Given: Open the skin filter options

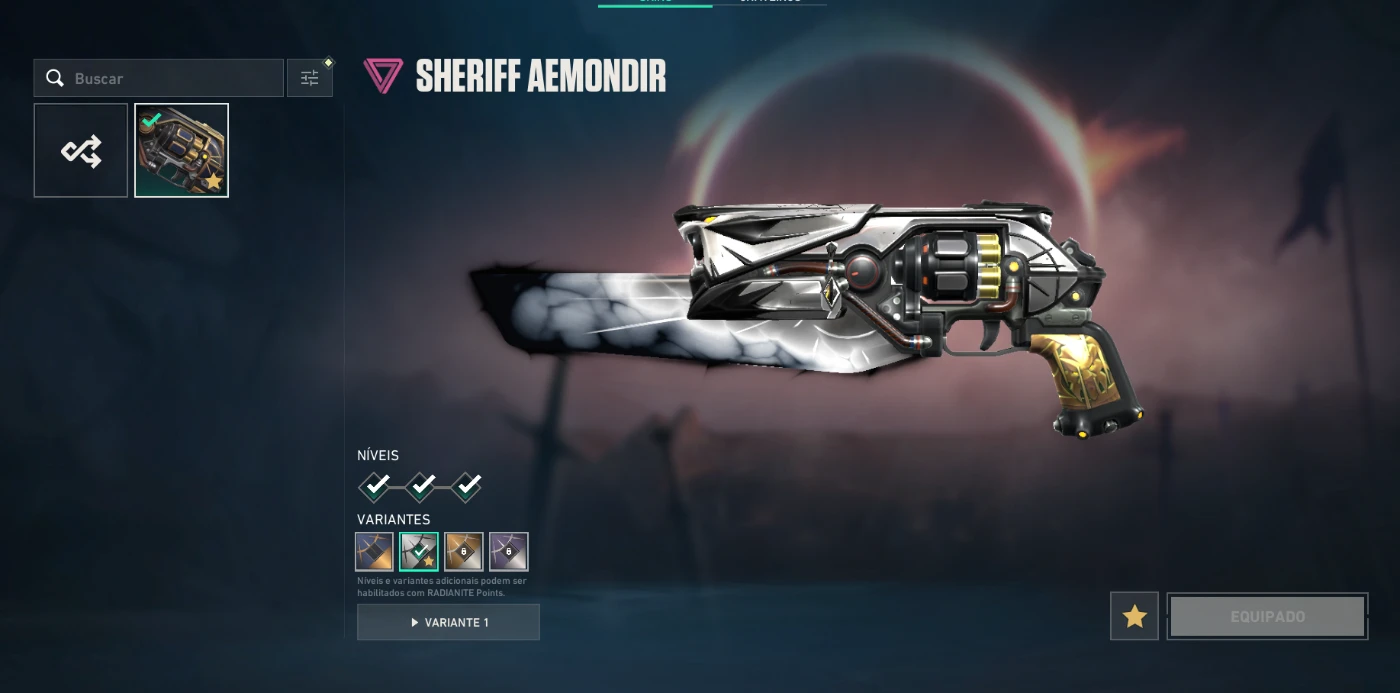Looking at the screenshot, I should (x=310, y=78).
